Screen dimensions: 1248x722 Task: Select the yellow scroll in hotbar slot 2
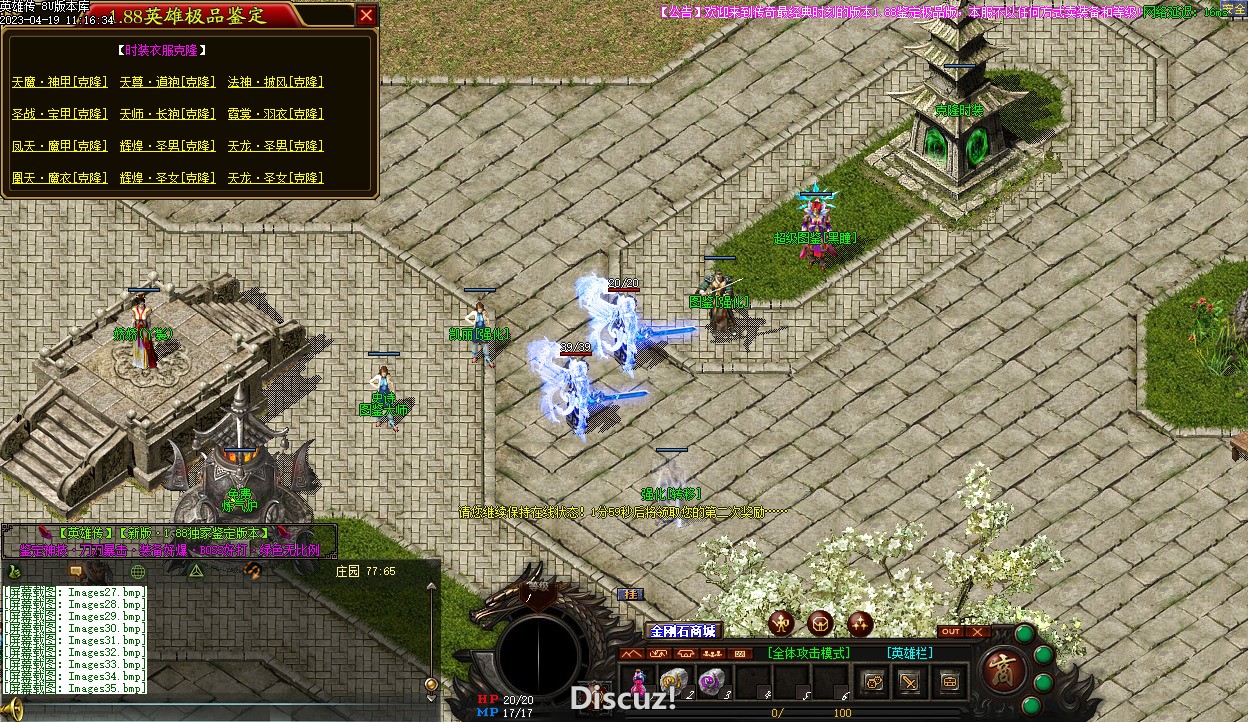[674, 680]
